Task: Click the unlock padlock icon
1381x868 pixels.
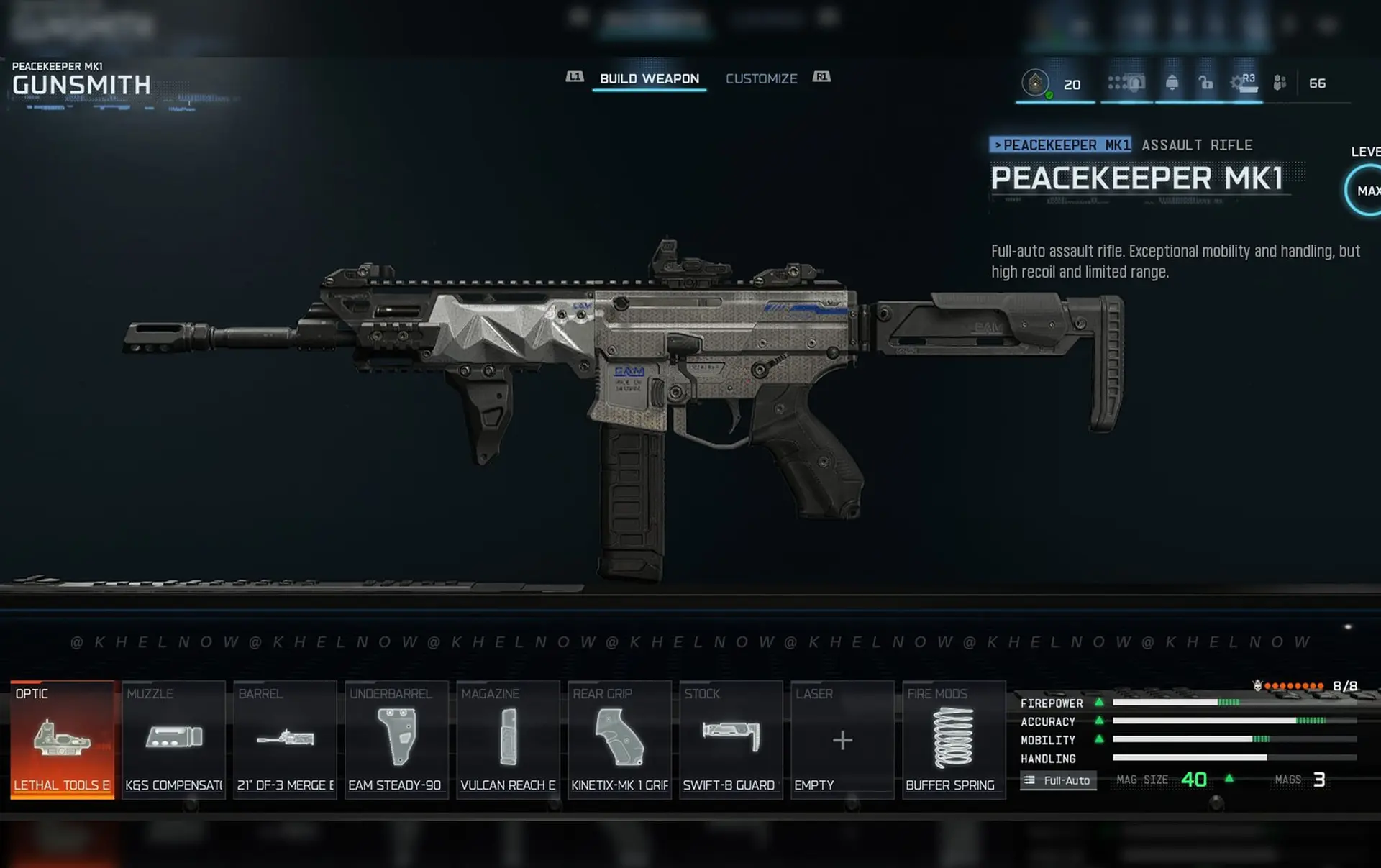Action: [x=1205, y=83]
